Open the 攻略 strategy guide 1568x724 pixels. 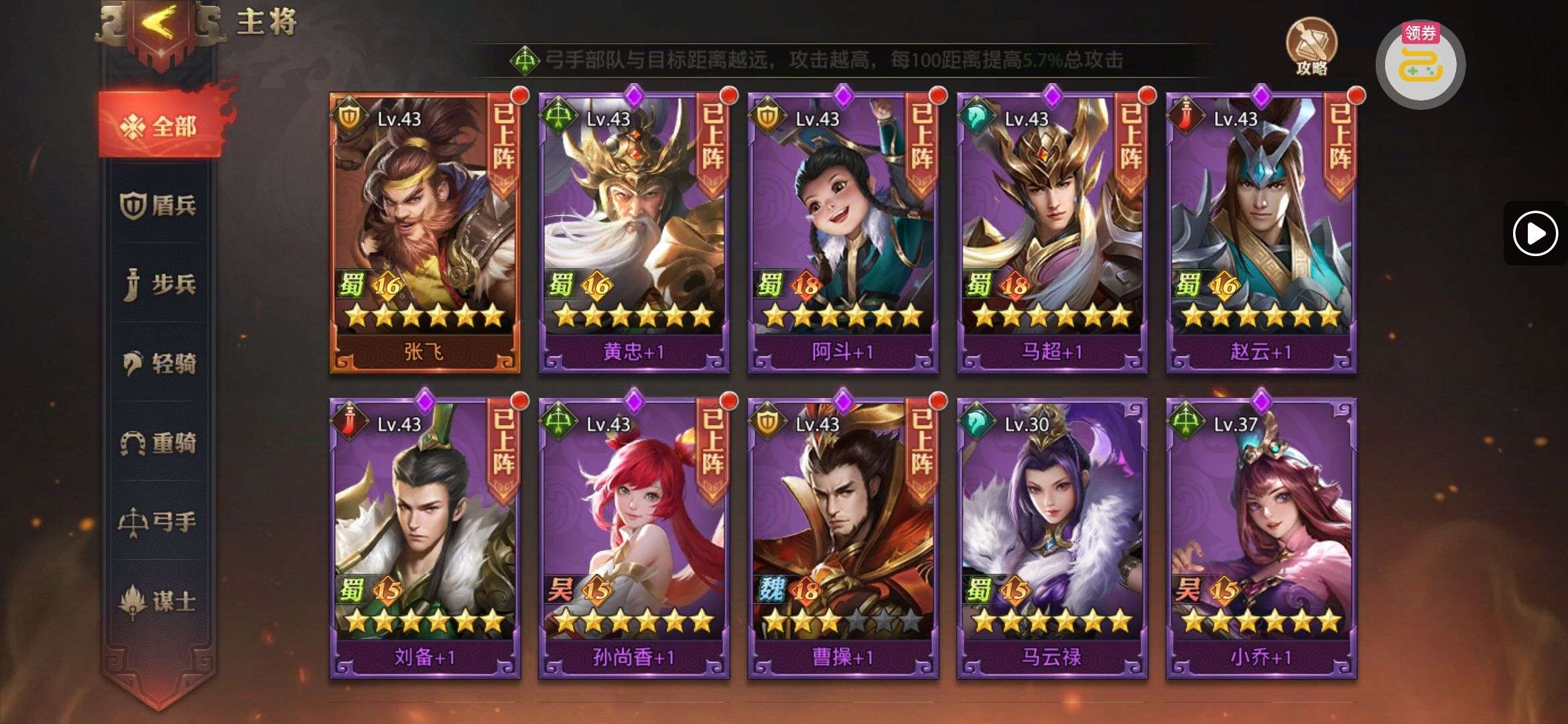pos(1311,46)
